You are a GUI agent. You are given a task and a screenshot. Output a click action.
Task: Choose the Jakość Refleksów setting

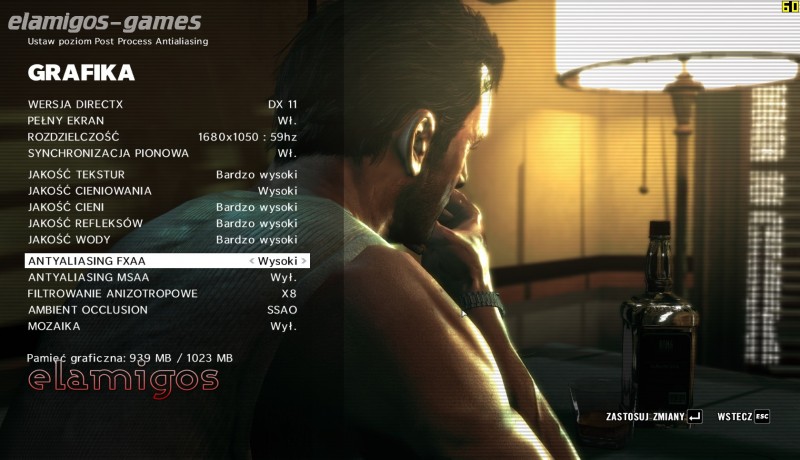162,223
